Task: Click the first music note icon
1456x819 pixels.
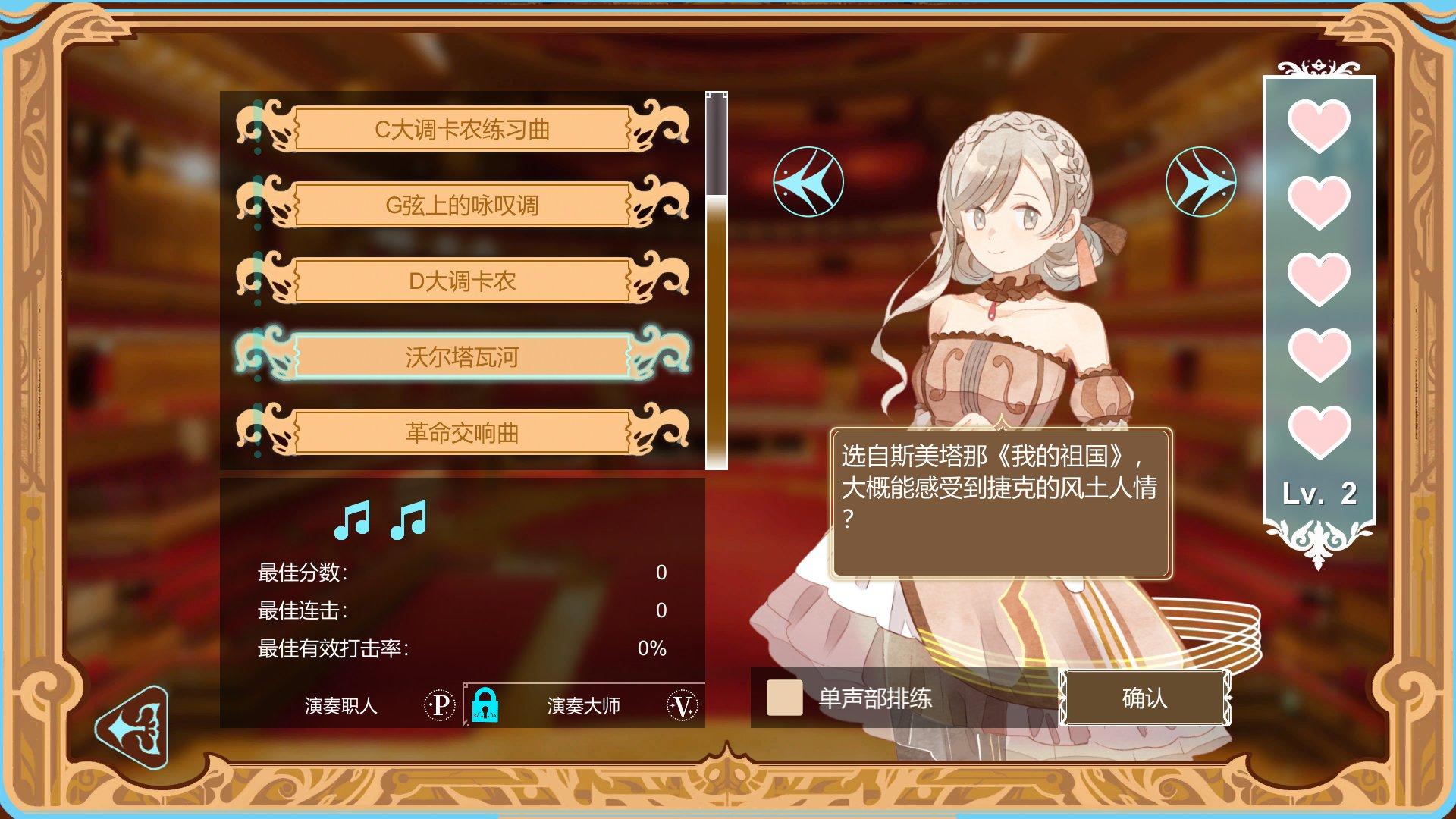Action: coord(352,518)
